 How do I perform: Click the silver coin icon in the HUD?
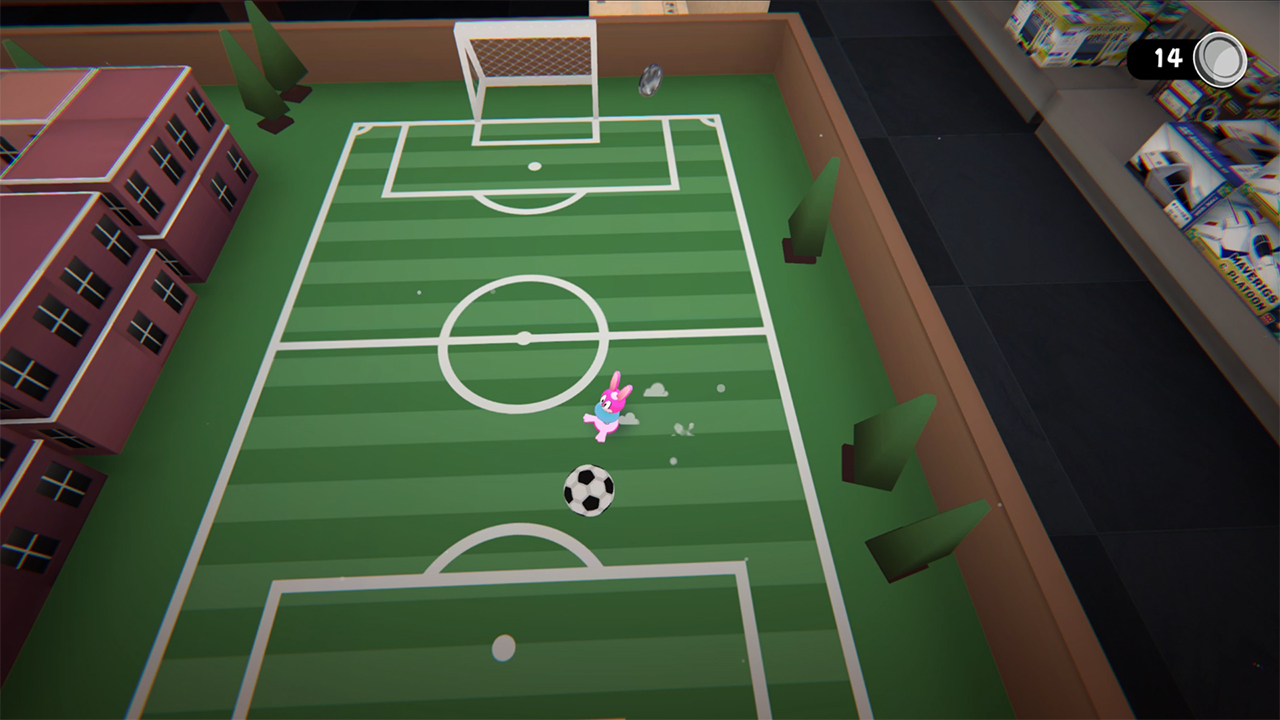pyautogui.click(x=1219, y=57)
